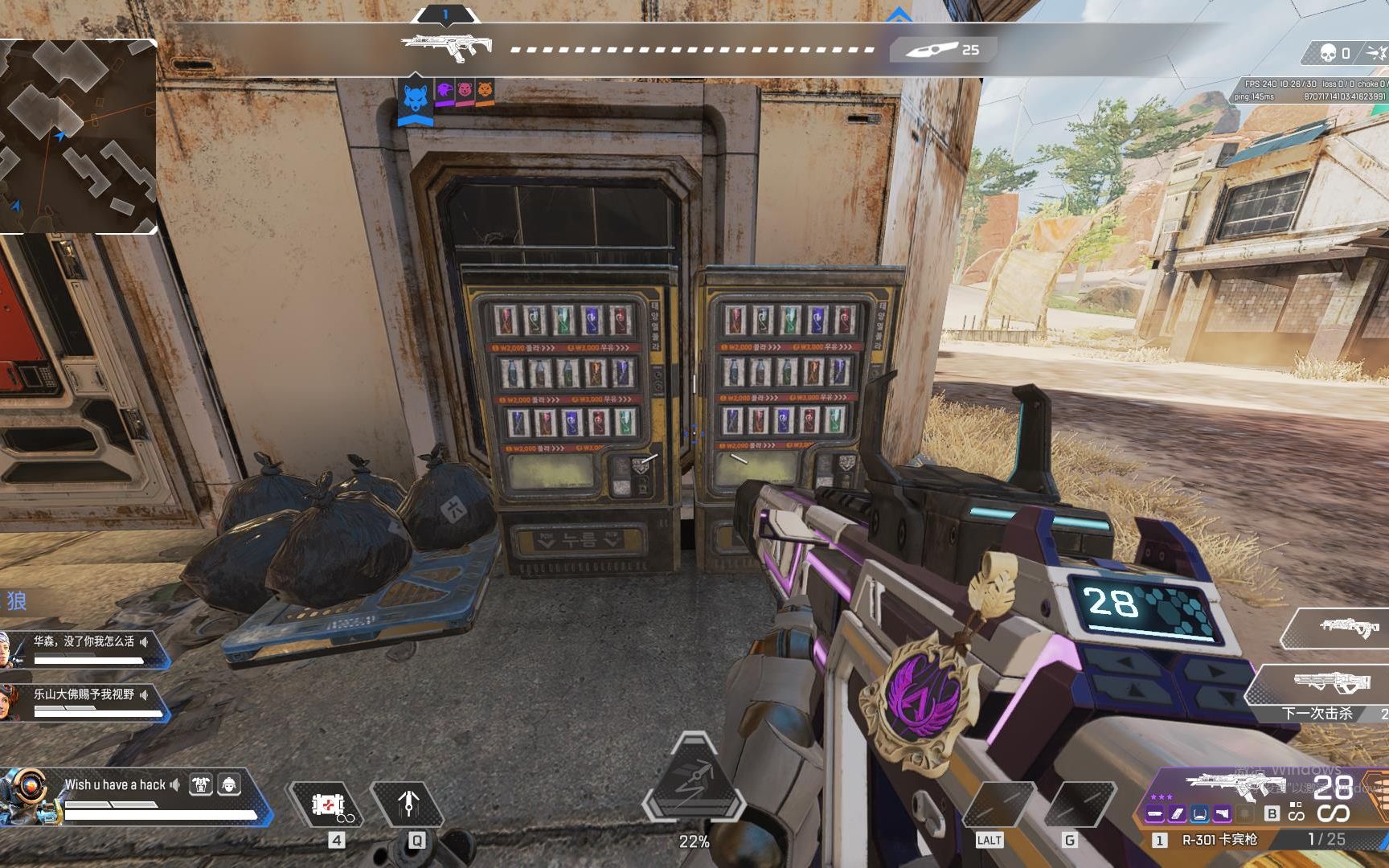Click the skull kill counter icon
The height and width of the screenshot is (868, 1389).
[x=1329, y=54]
